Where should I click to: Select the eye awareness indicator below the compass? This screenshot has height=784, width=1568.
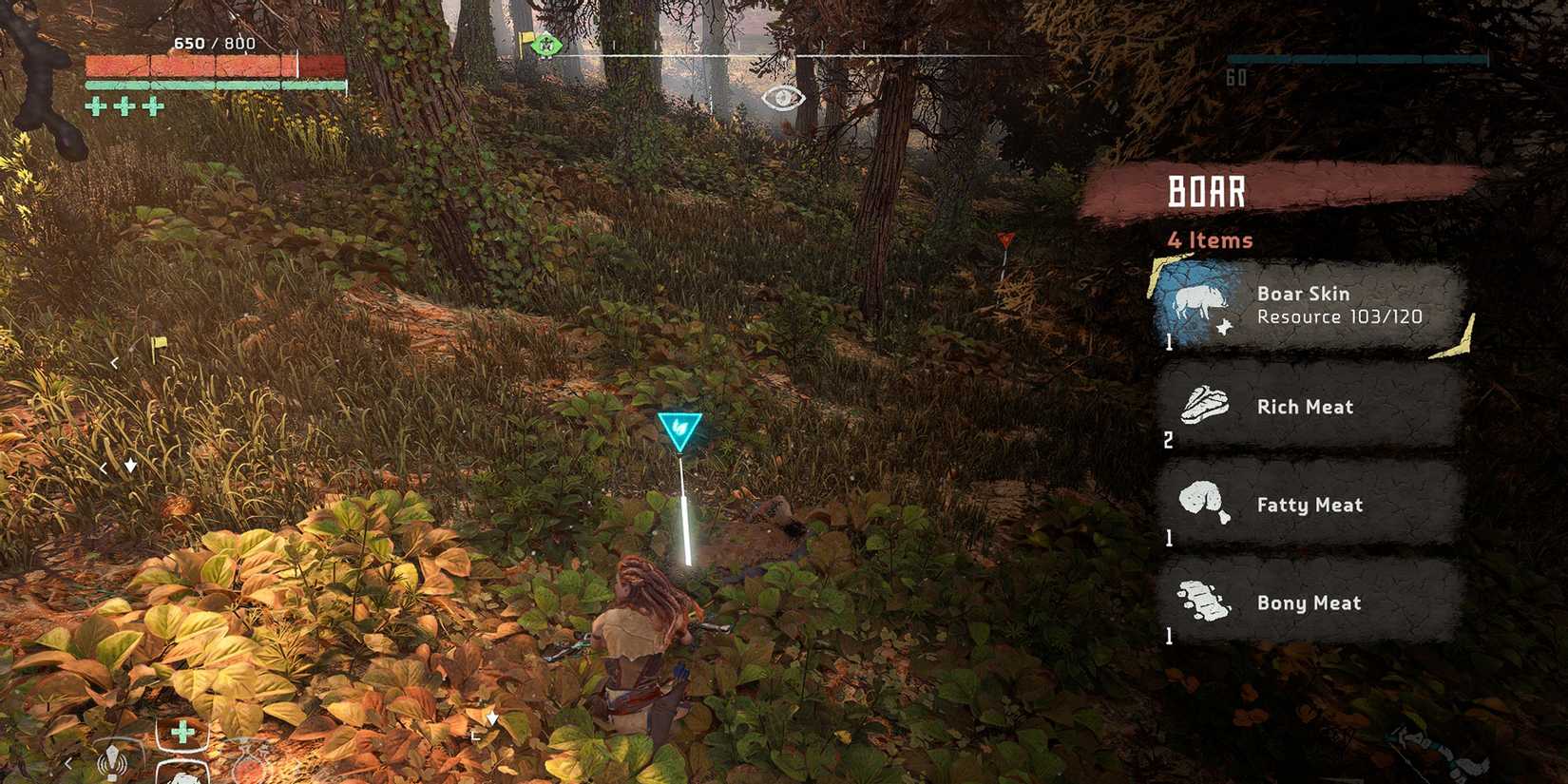pyautogui.click(x=781, y=97)
